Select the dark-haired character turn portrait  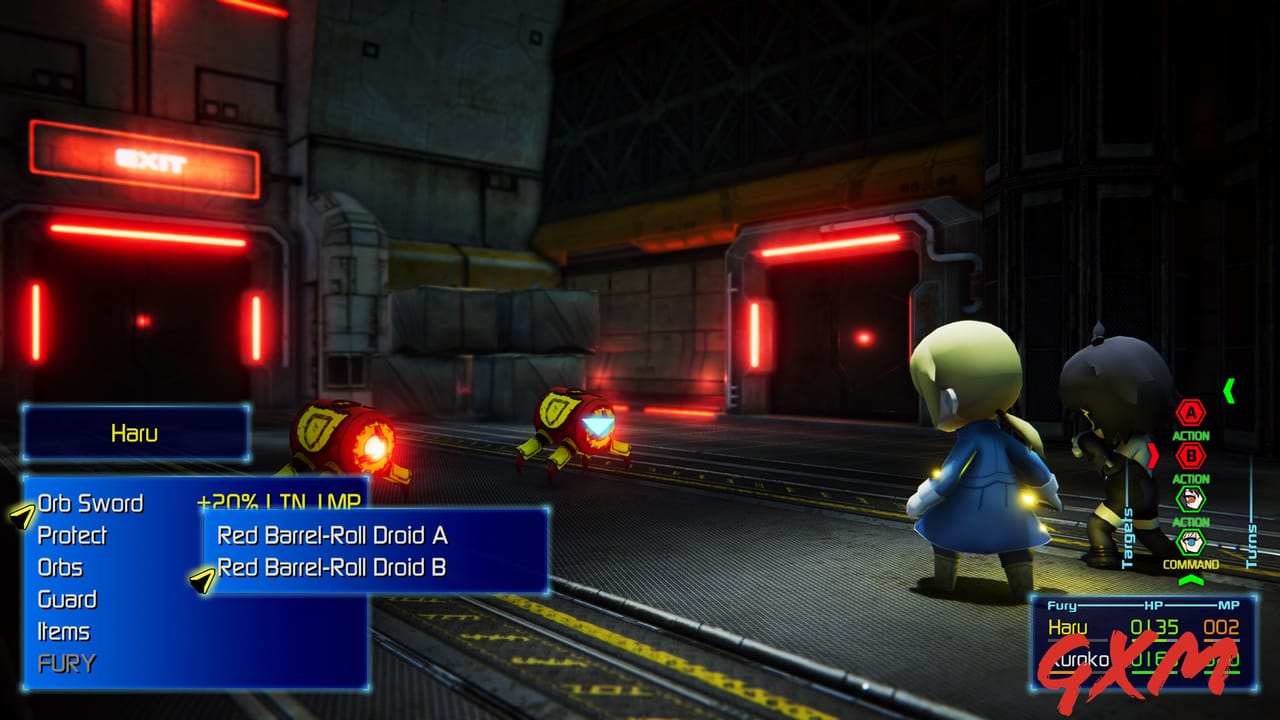pyautogui.click(x=1190, y=498)
